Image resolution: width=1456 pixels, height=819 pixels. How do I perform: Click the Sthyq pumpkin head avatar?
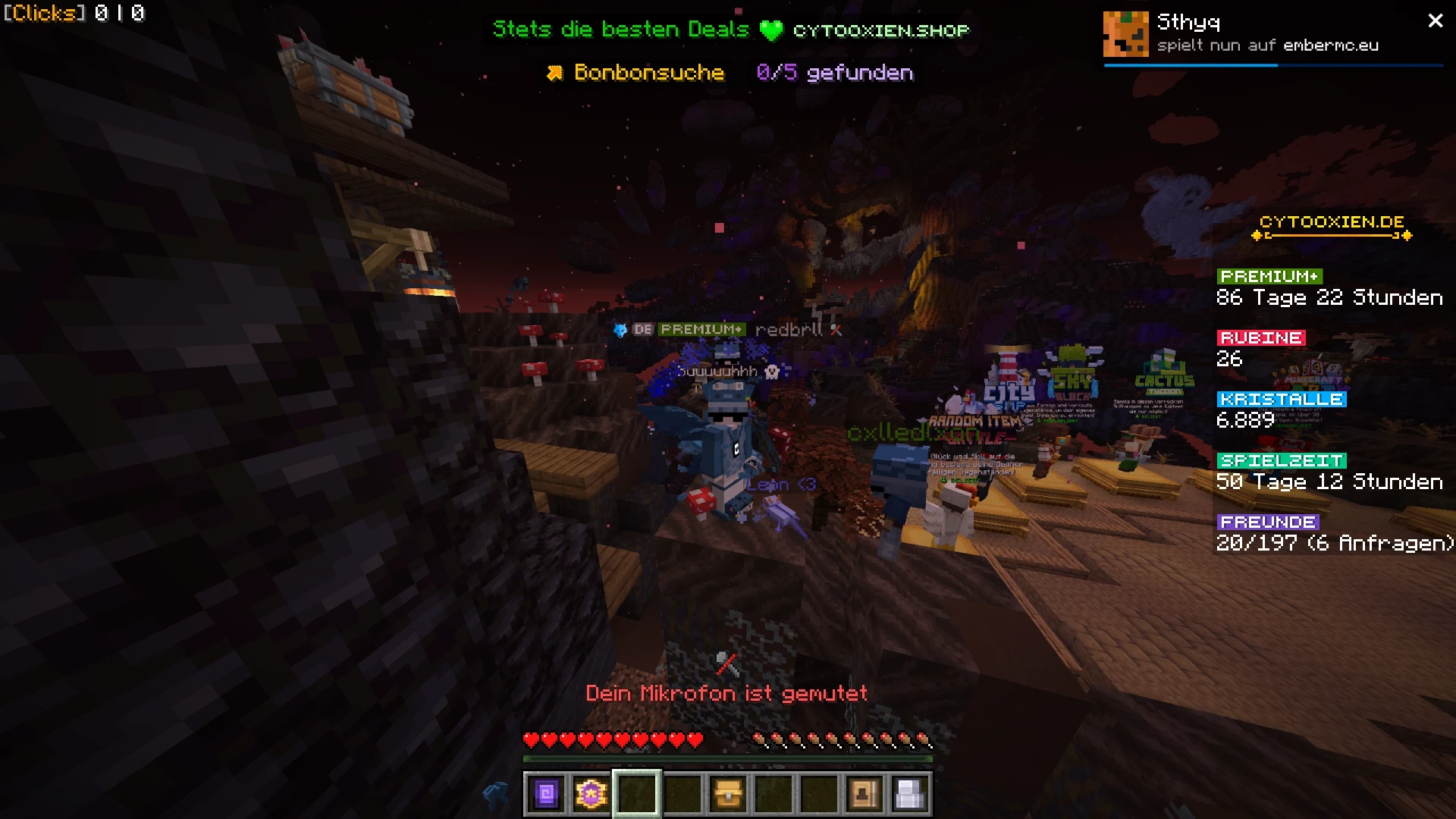tap(1127, 33)
